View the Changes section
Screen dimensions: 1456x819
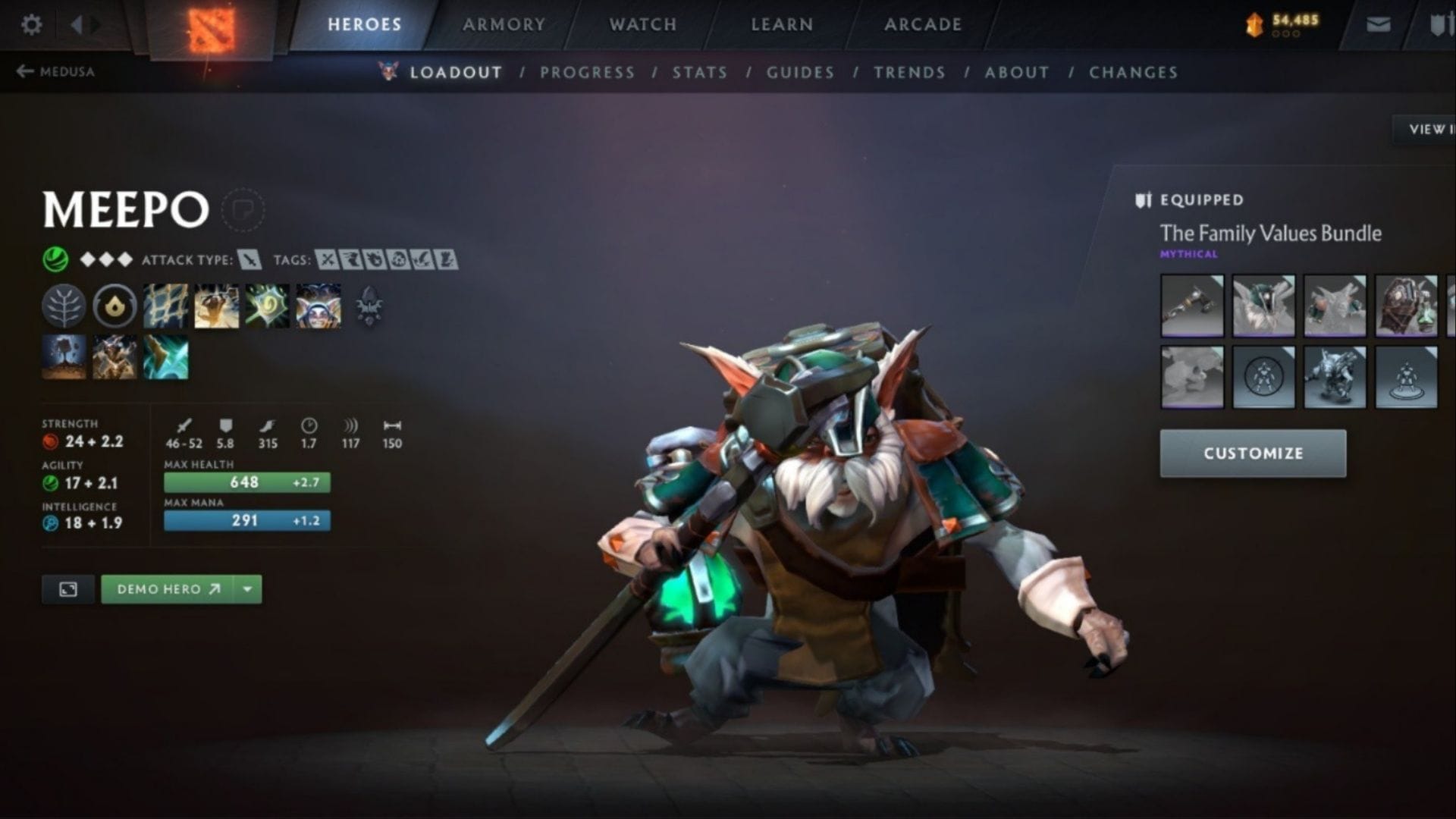coord(1133,72)
